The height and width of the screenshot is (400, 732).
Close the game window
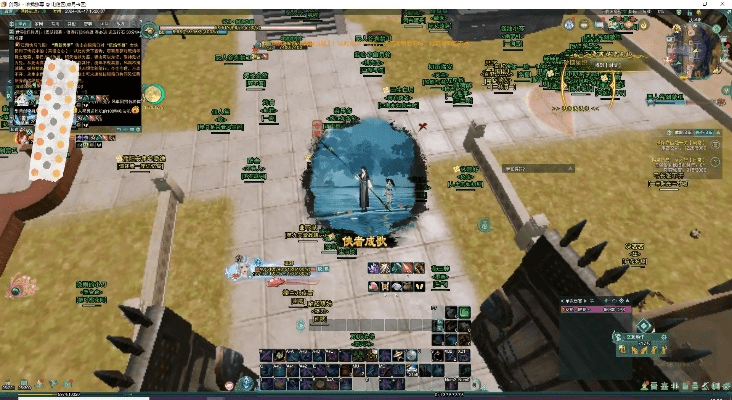click(722, 4)
